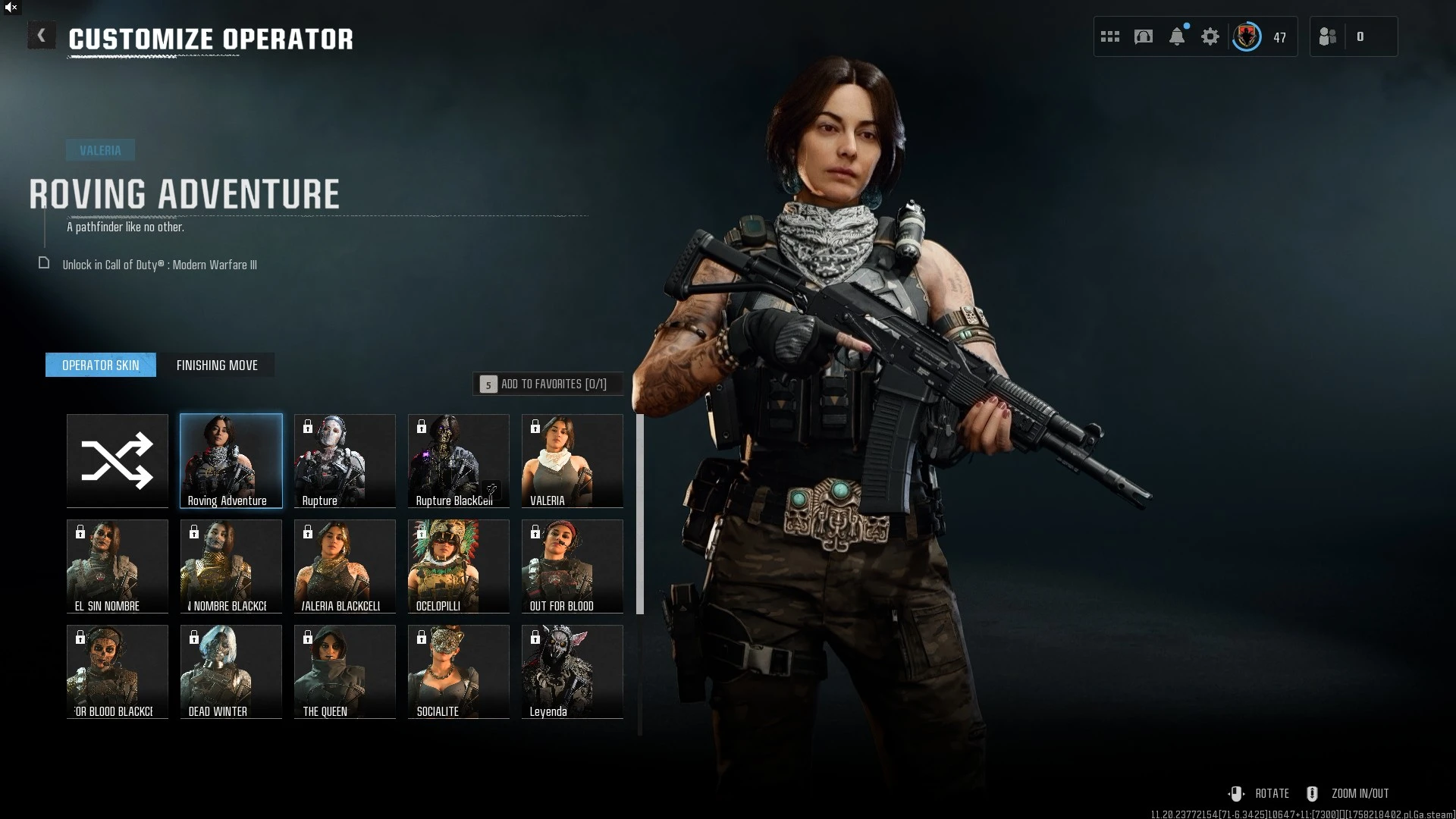Open the notifications bell
1456x819 pixels.
point(1177,36)
